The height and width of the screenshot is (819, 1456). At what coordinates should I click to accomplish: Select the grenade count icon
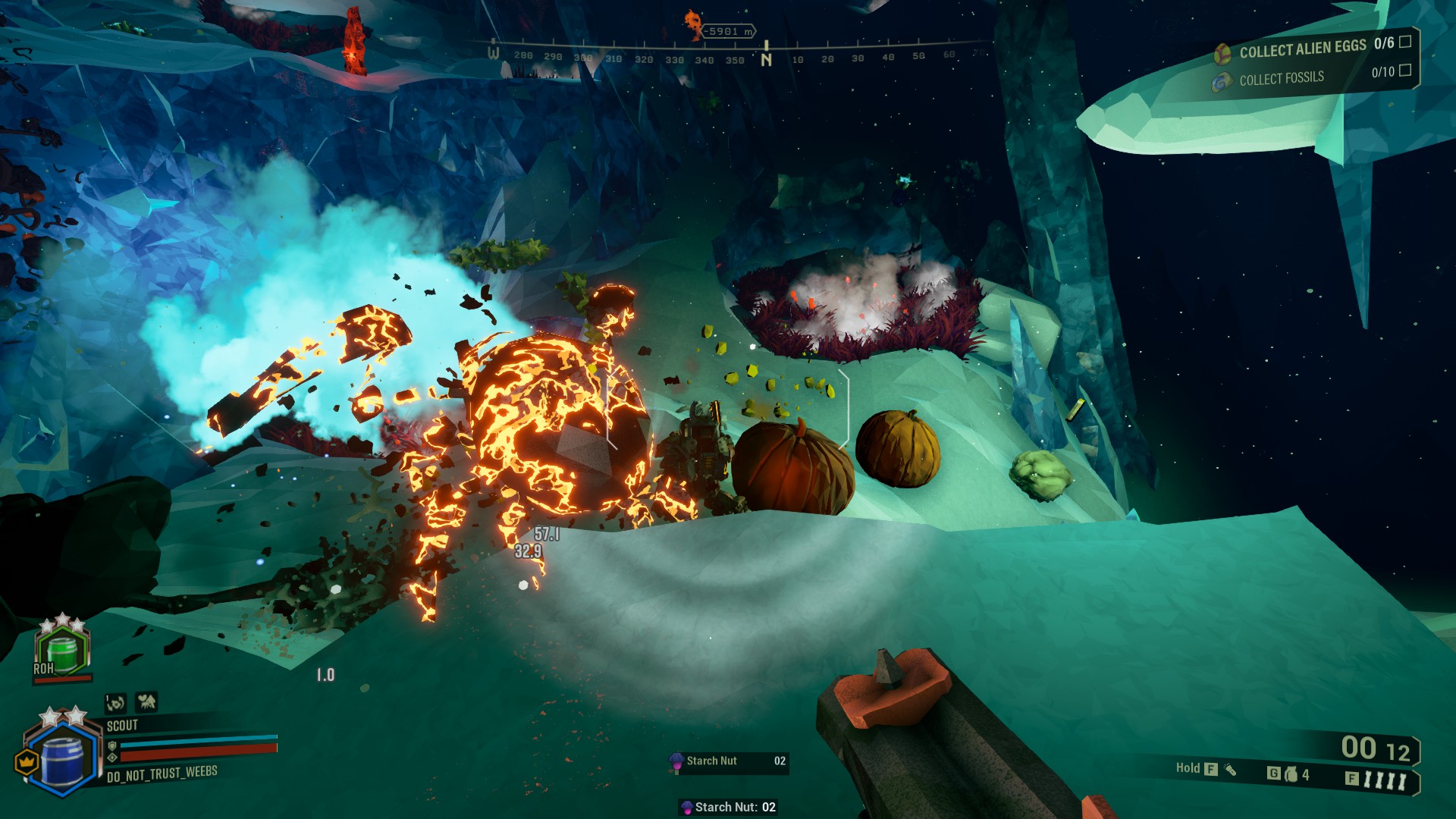click(x=1291, y=774)
